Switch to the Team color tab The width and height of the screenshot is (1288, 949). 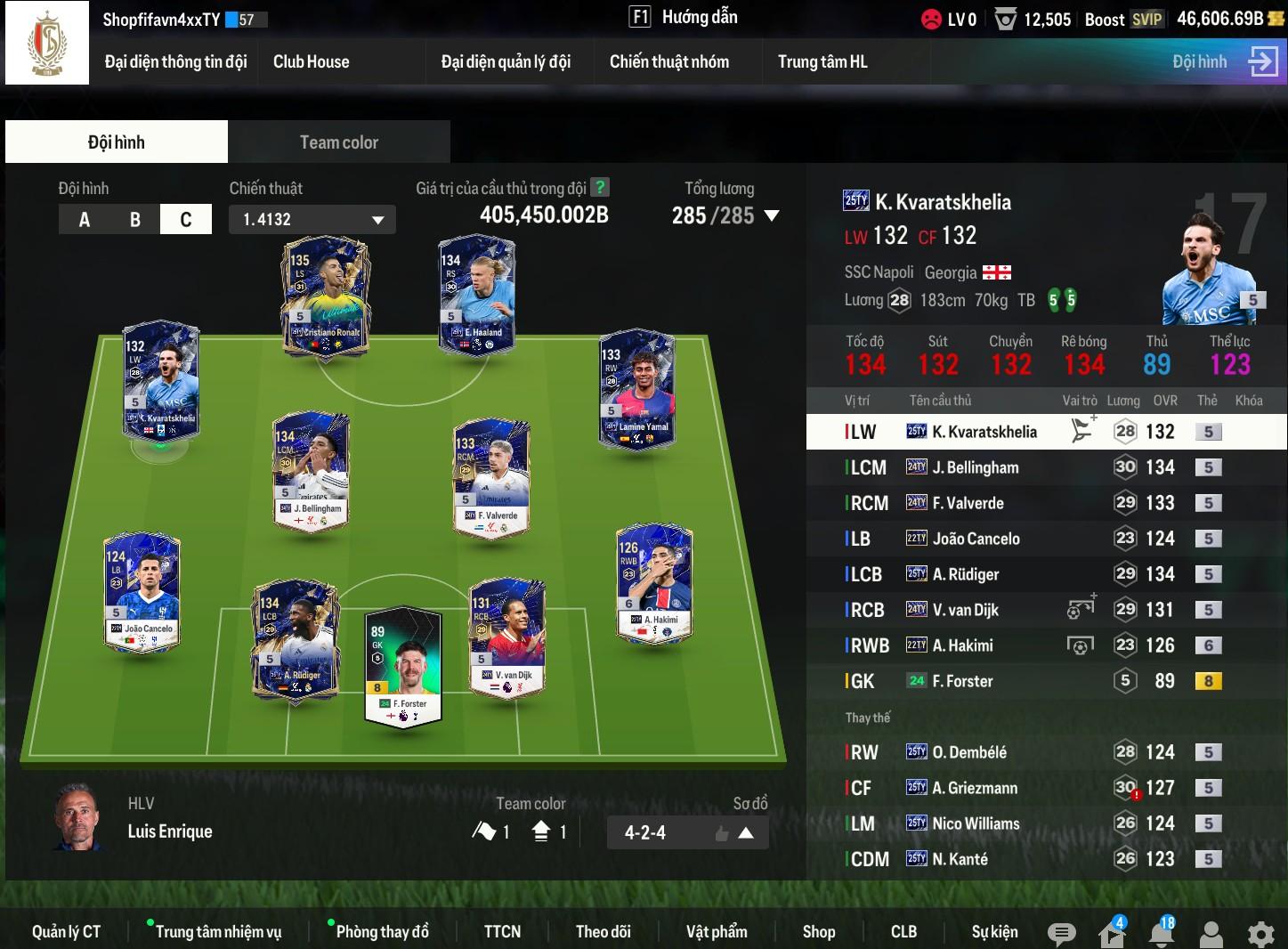(338, 142)
